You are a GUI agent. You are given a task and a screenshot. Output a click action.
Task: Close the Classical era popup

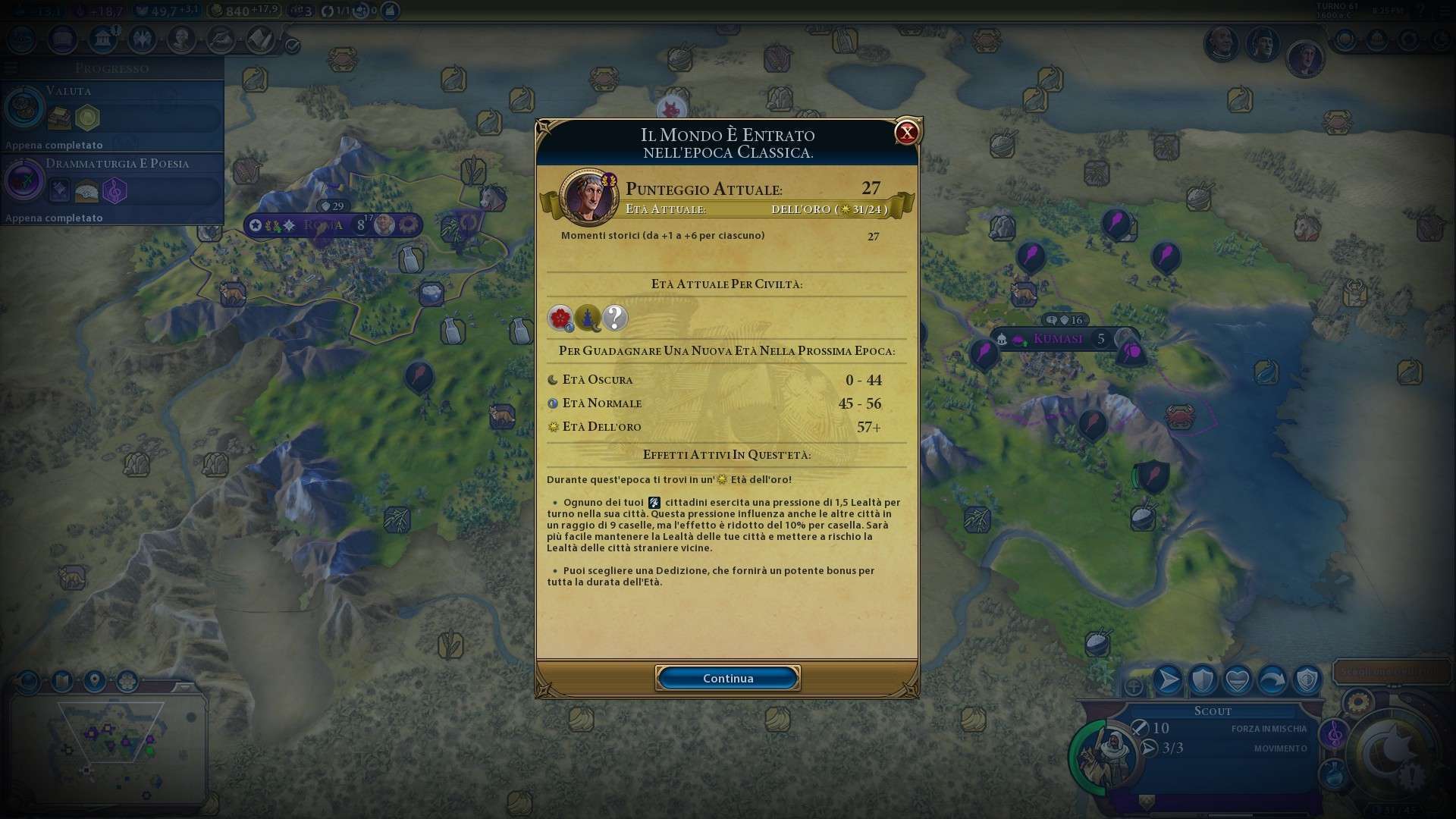(906, 133)
